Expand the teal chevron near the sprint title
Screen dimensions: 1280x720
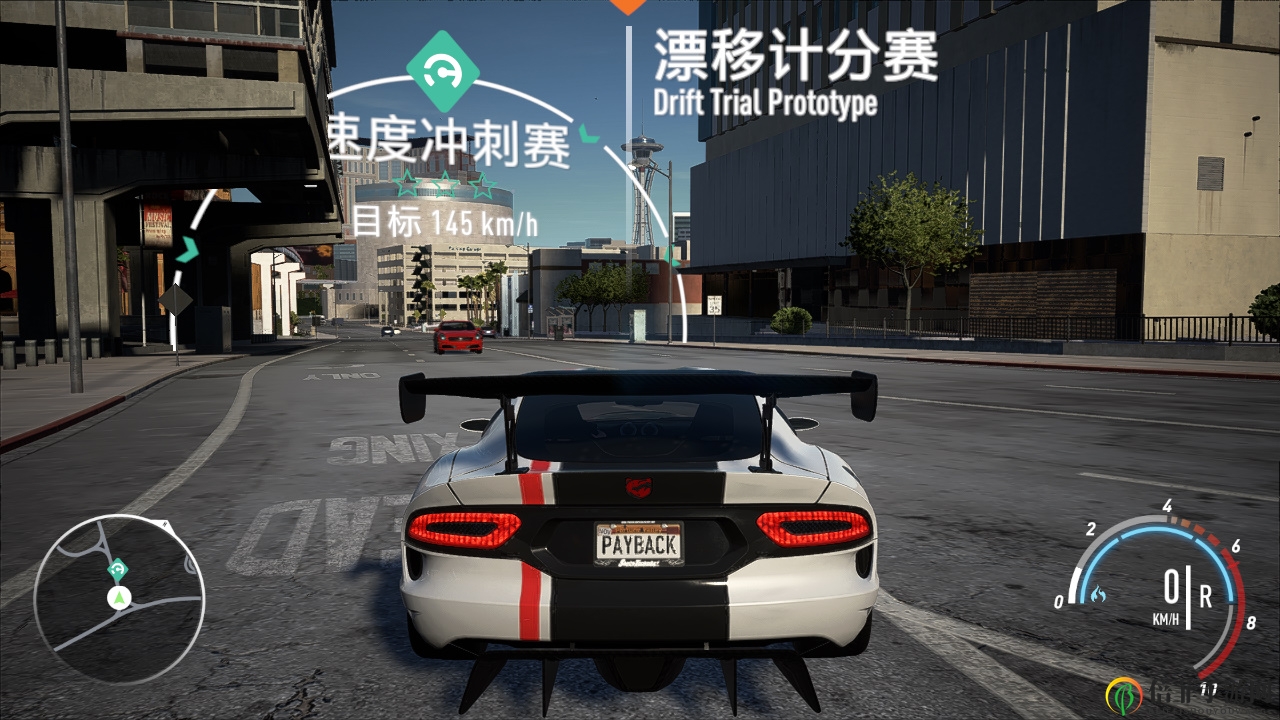point(587,133)
